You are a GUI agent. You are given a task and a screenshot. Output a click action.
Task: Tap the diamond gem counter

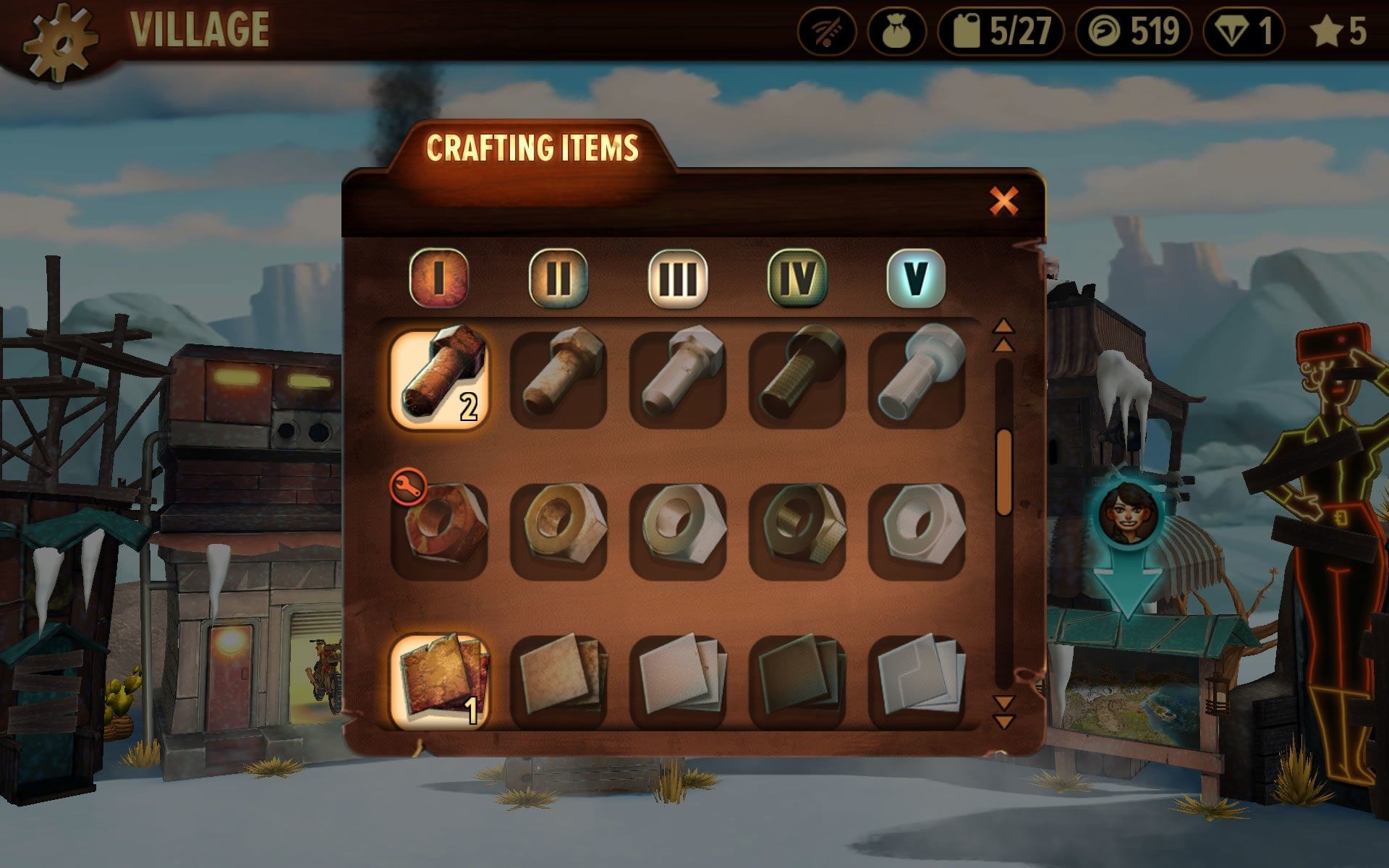(1244, 32)
